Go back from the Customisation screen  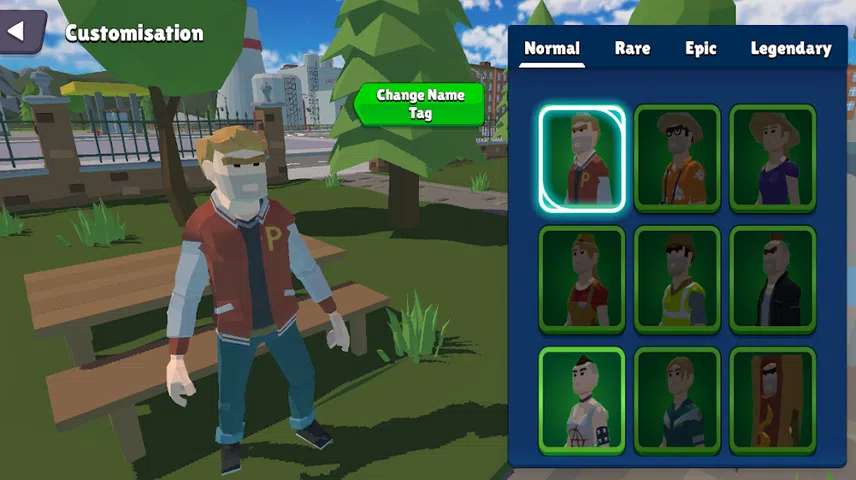point(20,32)
